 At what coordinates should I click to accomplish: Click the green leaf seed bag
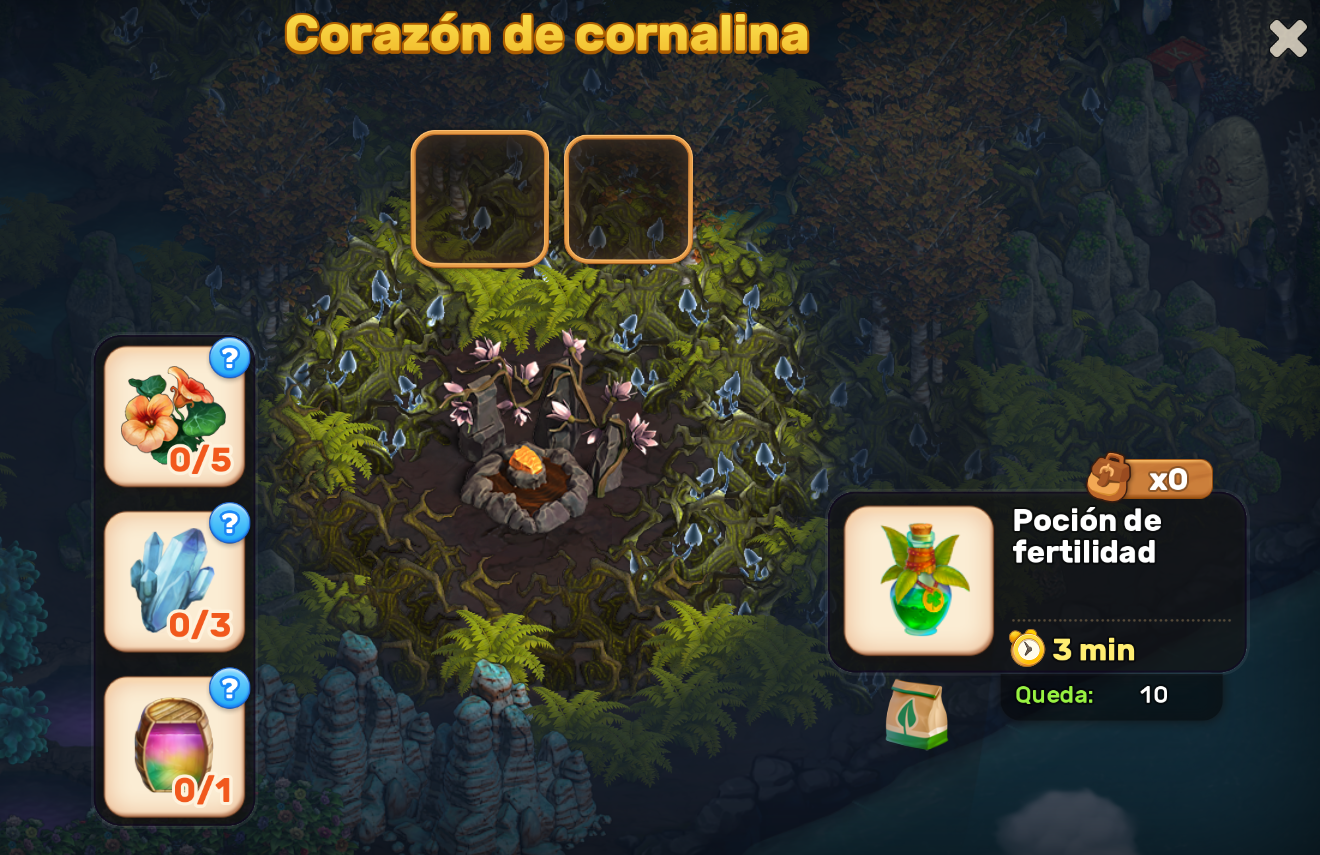(916, 715)
